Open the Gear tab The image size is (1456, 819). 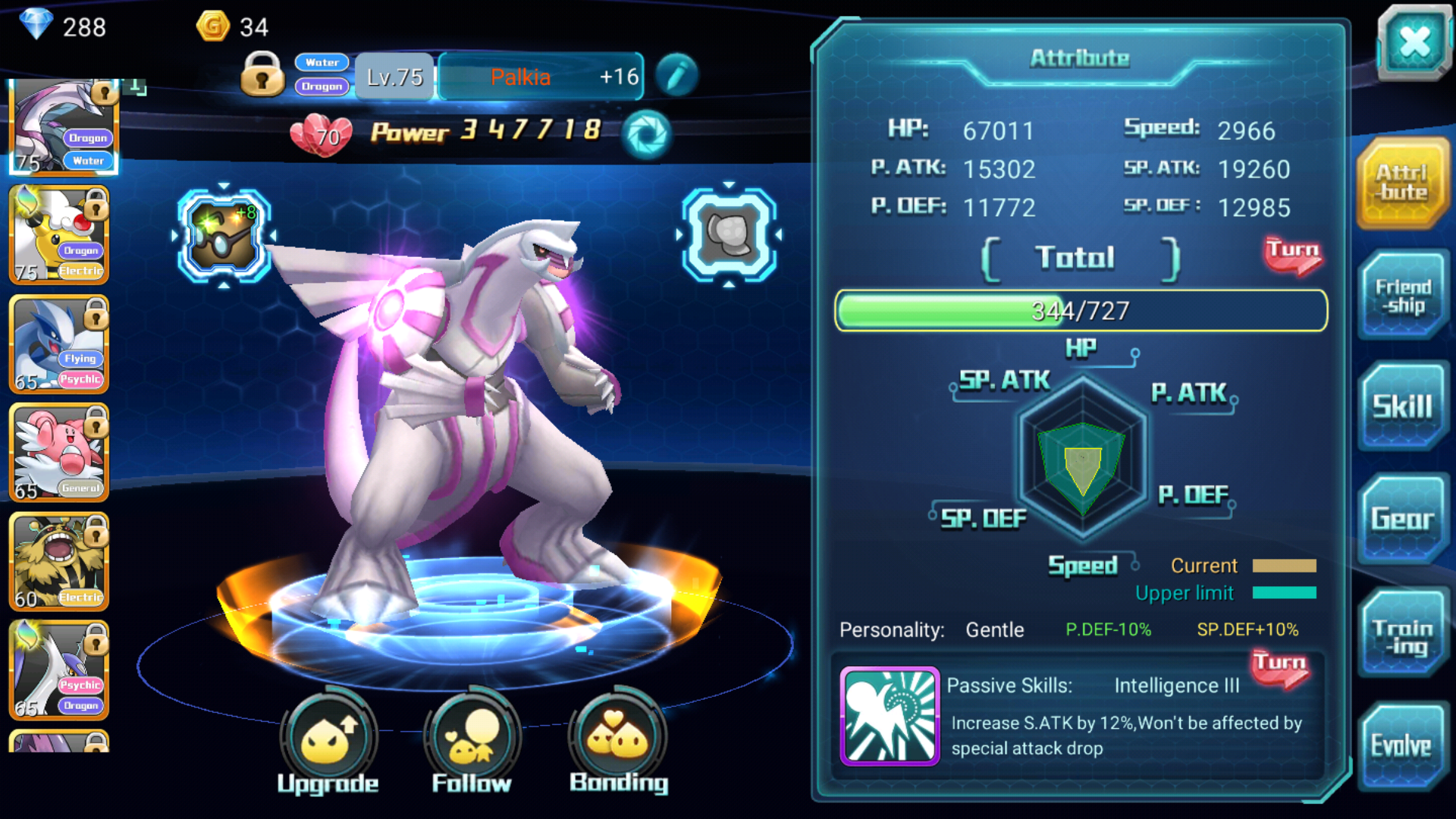coord(1402,519)
